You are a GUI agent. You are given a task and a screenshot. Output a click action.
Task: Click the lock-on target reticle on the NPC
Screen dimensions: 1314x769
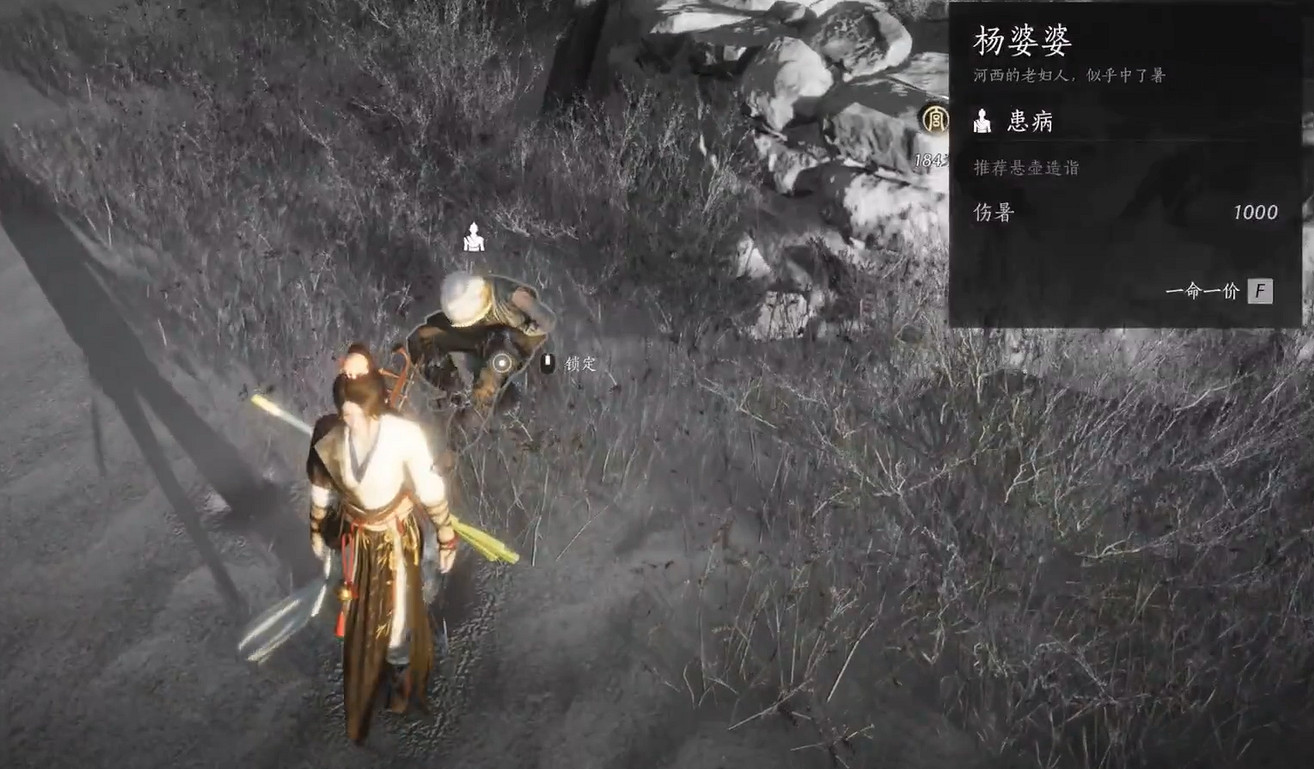pos(501,363)
